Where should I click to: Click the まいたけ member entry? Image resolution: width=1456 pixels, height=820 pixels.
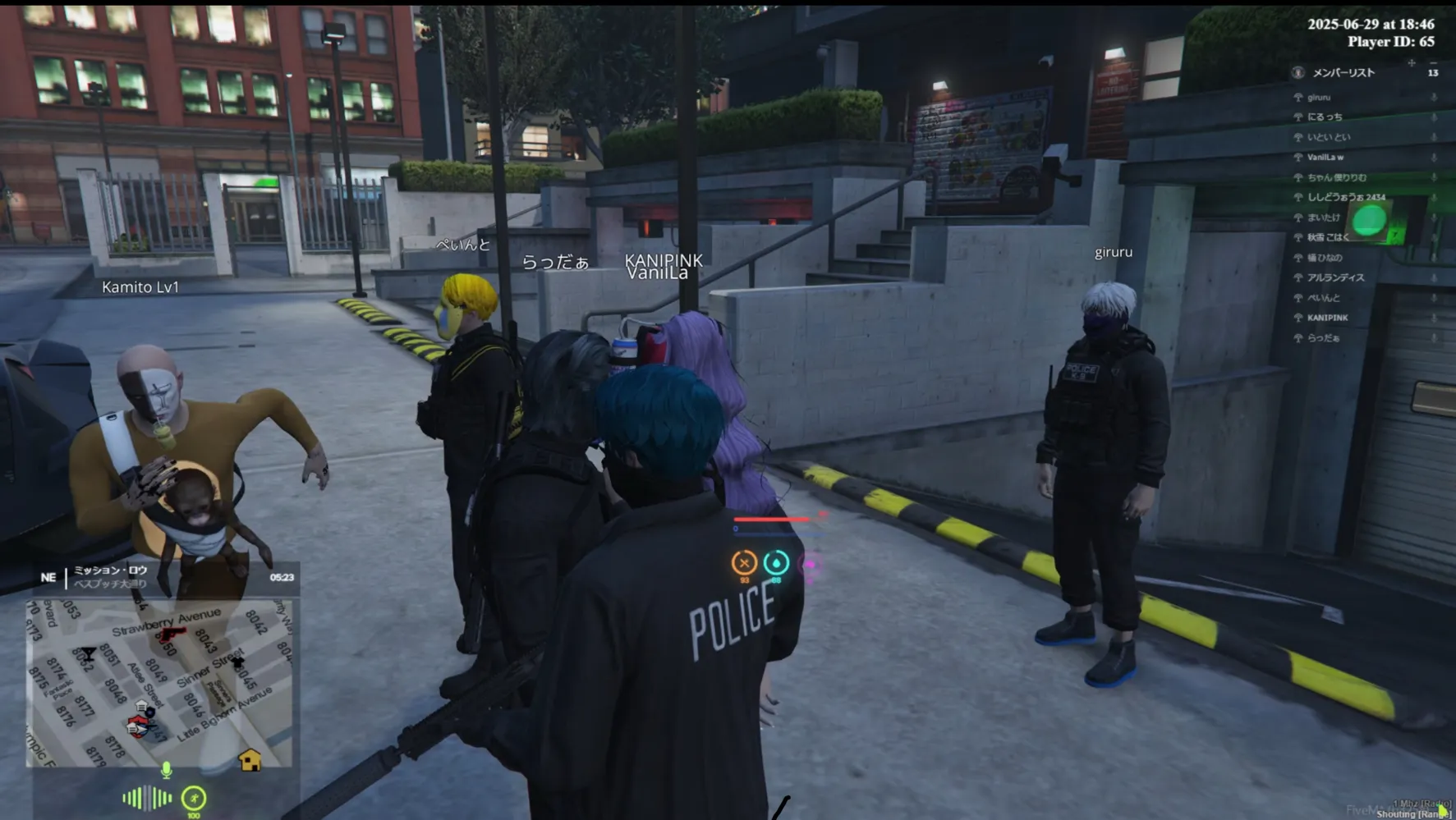pos(1323,218)
